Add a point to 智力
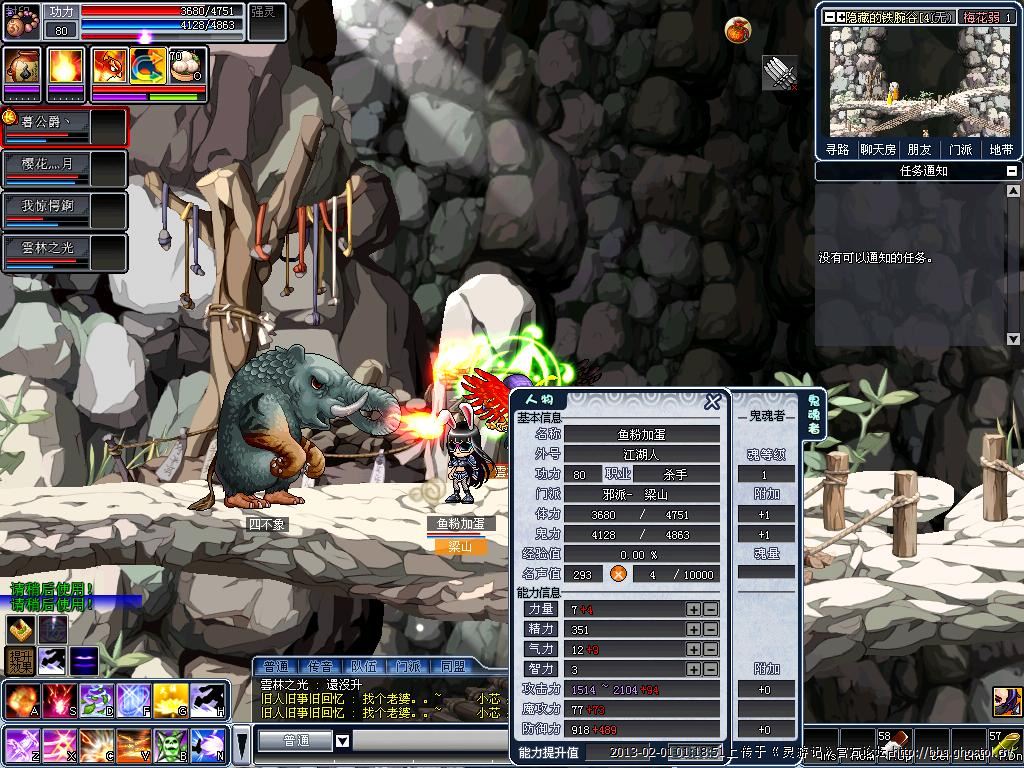 (693, 669)
